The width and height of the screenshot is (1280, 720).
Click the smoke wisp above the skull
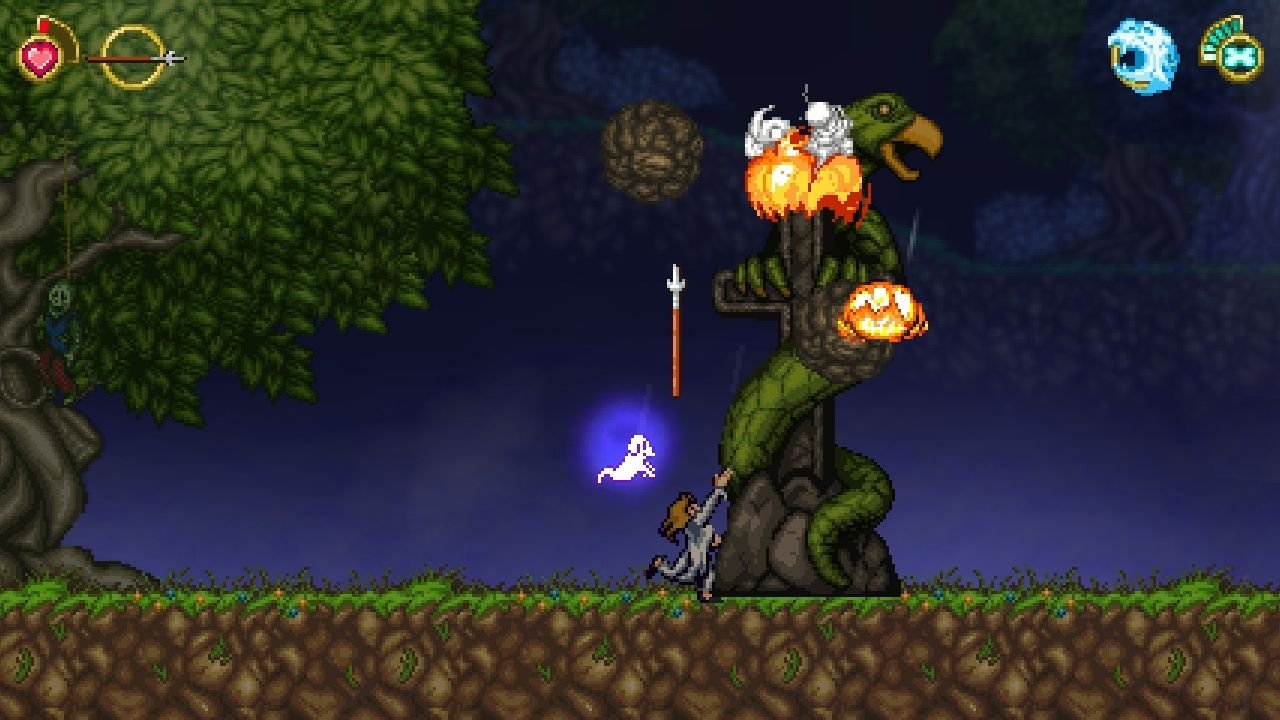click(806, 90)
